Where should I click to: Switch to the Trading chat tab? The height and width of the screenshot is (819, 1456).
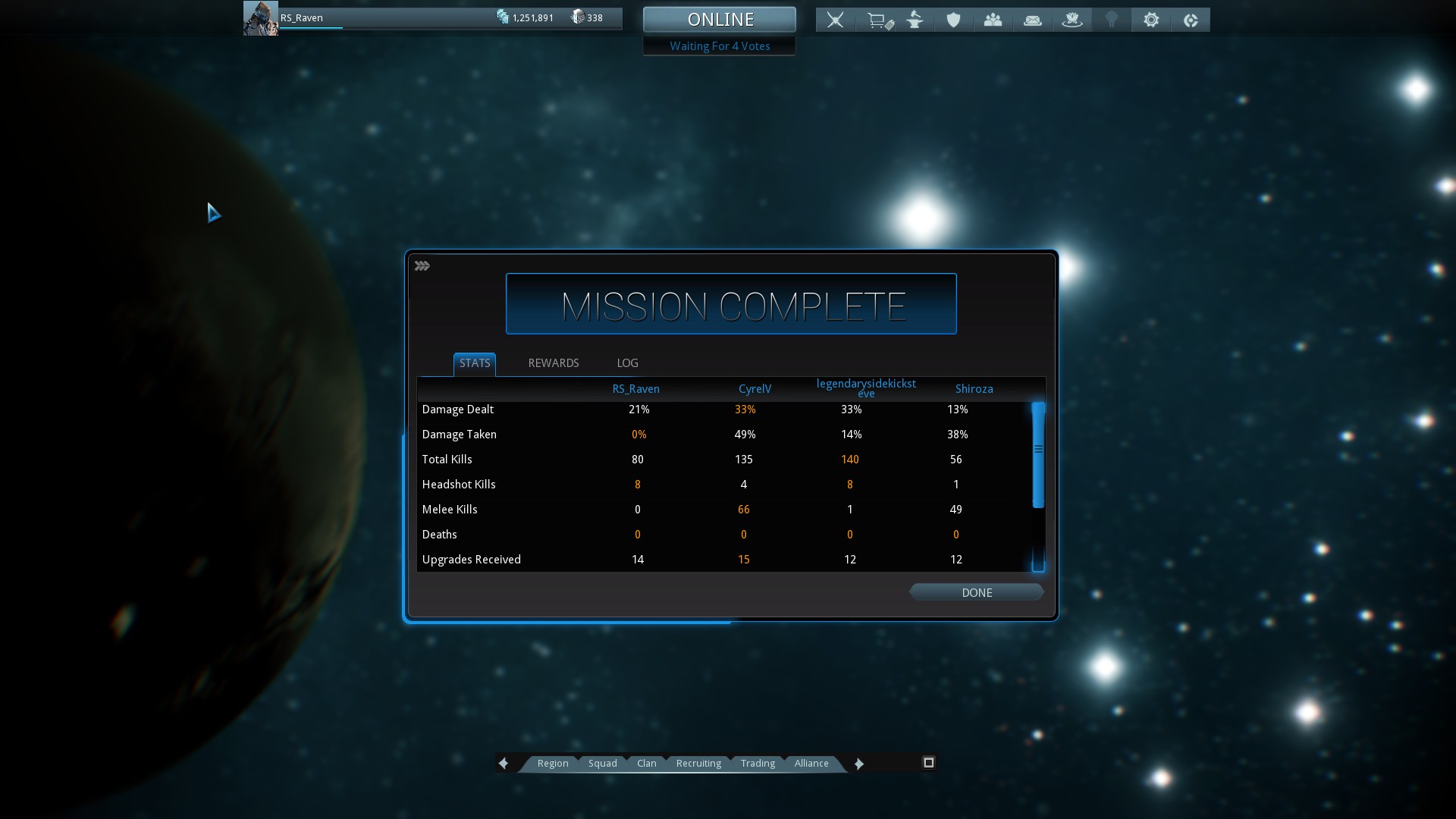coord(758,763)
